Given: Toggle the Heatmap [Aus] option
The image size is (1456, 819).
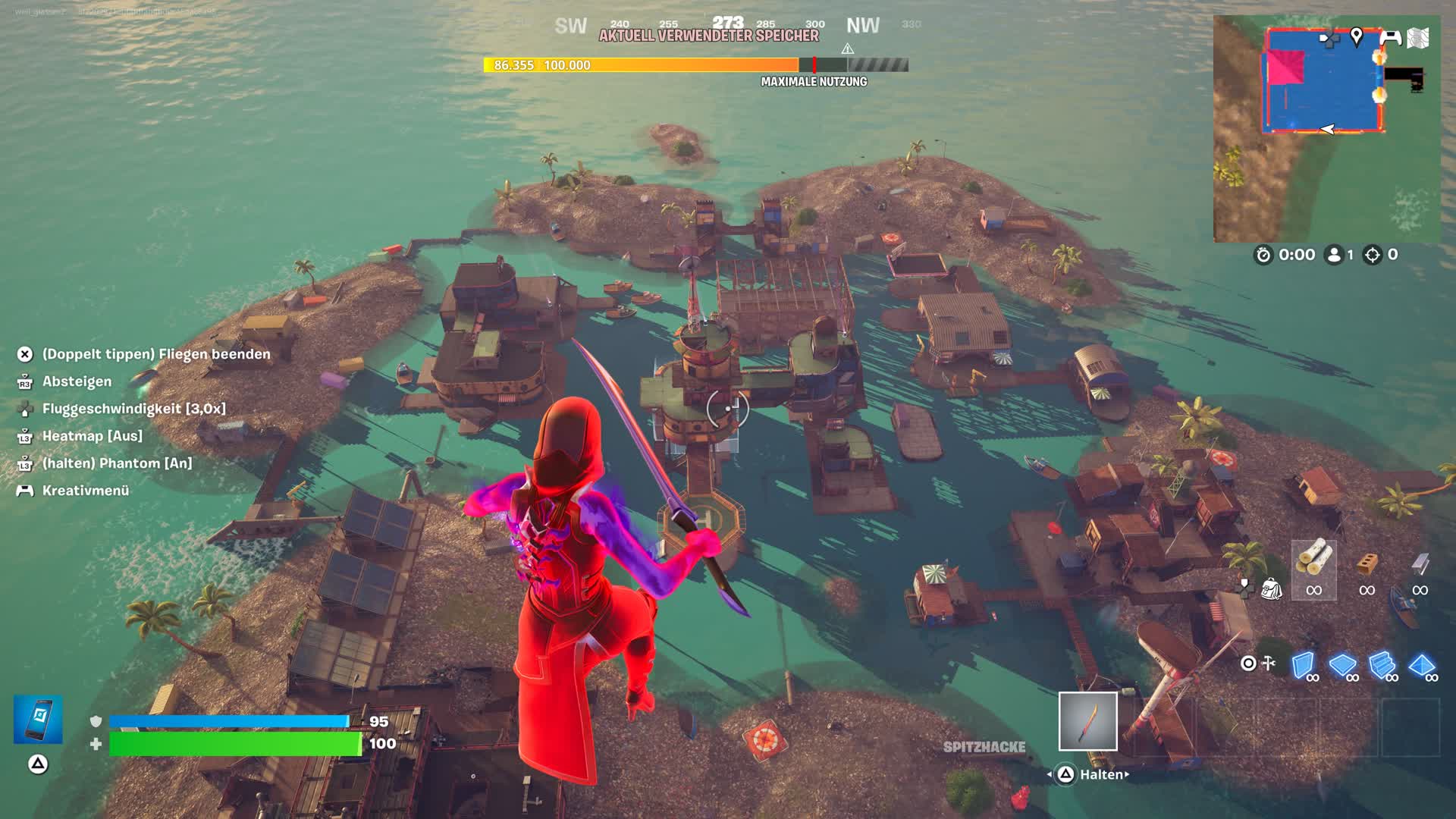Looking at the screenshot, I should (92, 436).
